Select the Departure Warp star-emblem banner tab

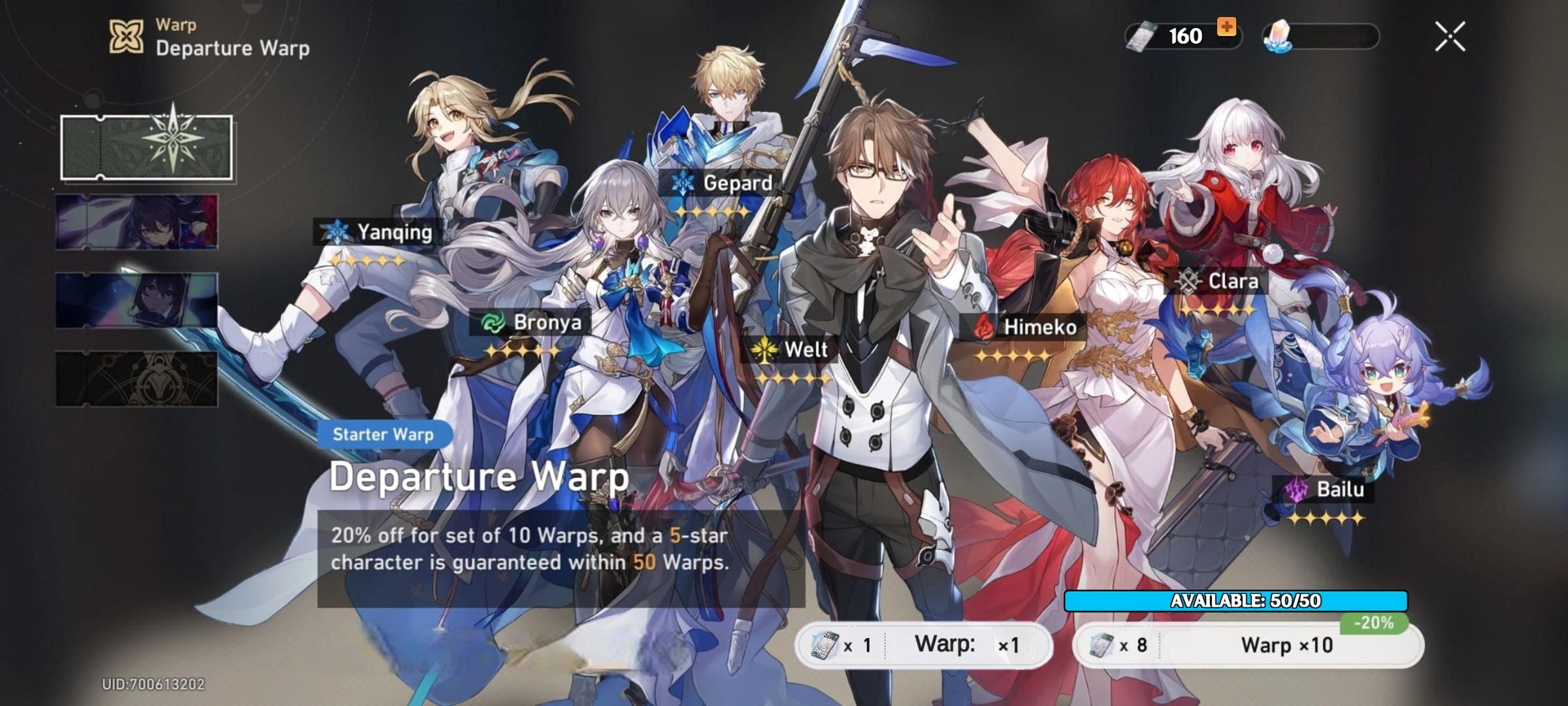(147, 147)
